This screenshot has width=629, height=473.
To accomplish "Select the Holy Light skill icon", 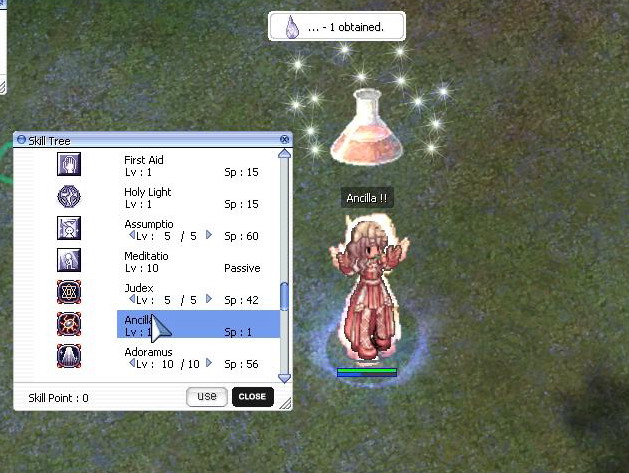I will tap(69, 197).
